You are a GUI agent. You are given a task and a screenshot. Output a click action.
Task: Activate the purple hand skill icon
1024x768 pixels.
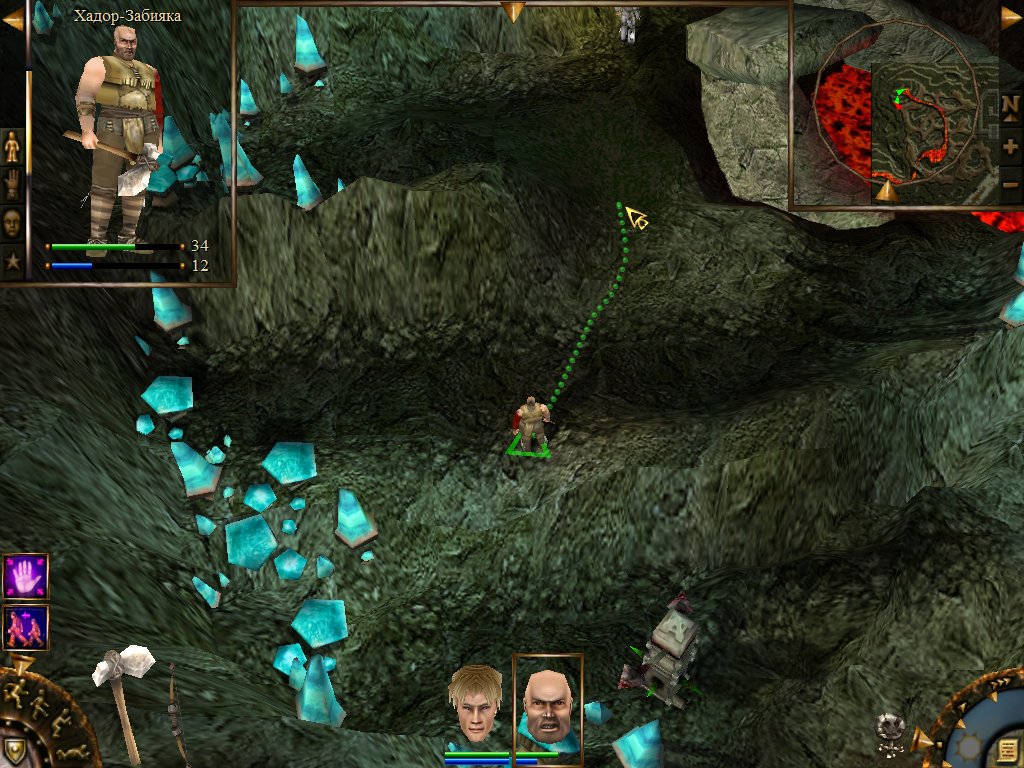click(24, 576)
